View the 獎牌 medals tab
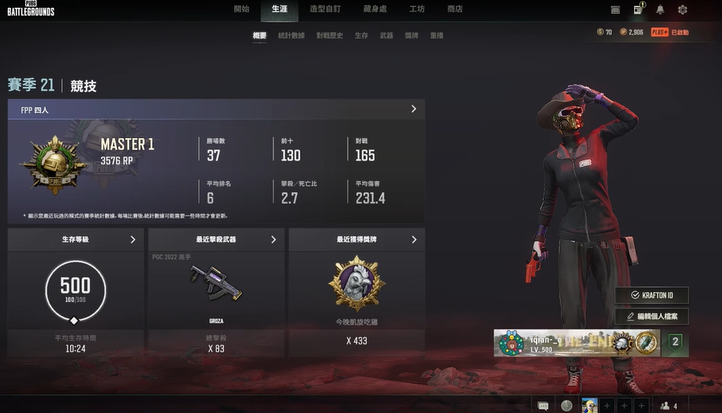The image size is (722, 413). [x=412, y=35]
